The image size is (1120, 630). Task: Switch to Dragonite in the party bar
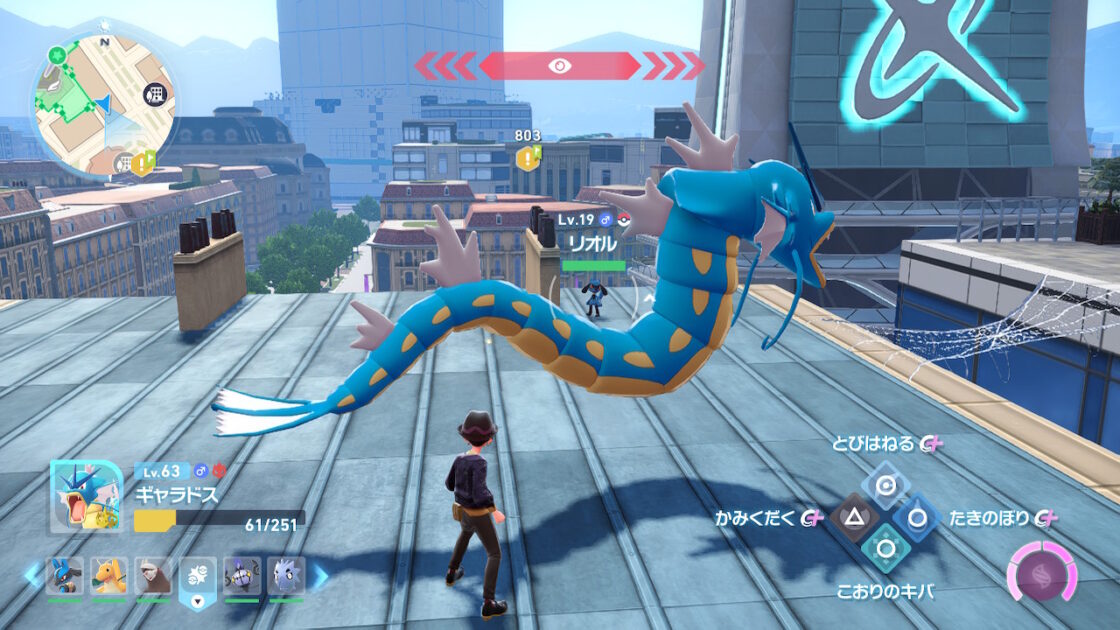click(x=109, y=576)
